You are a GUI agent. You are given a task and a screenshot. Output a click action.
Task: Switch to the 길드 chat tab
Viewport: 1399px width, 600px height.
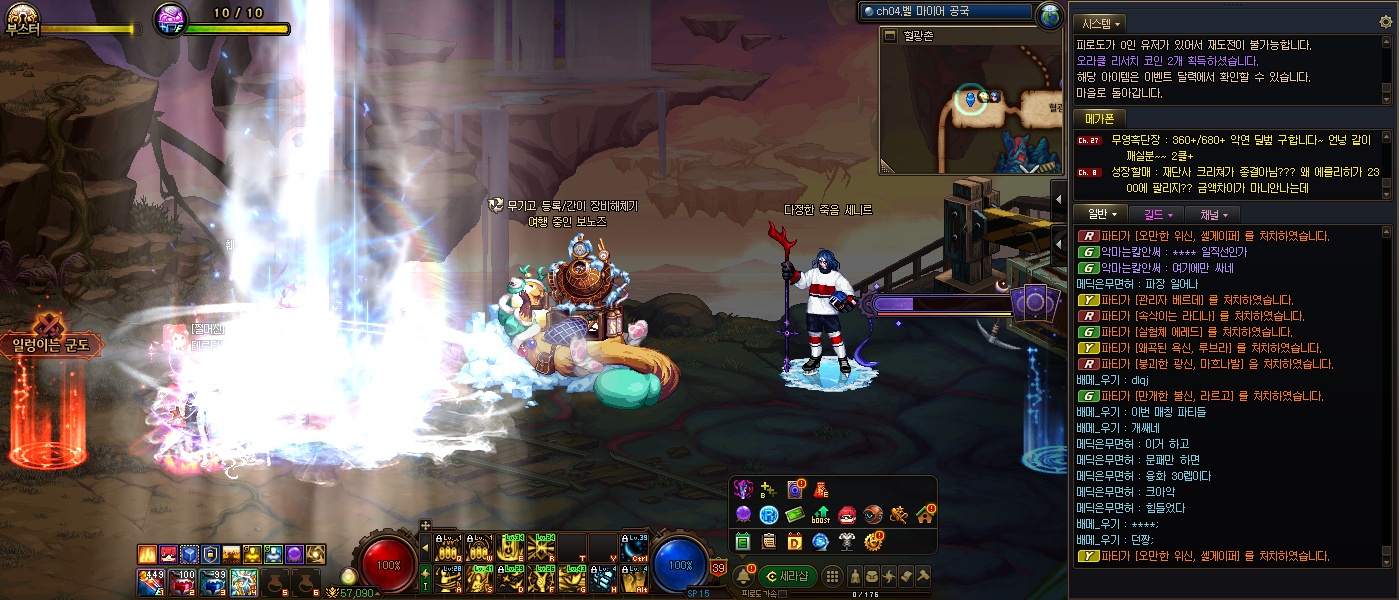click(1157, 214)
